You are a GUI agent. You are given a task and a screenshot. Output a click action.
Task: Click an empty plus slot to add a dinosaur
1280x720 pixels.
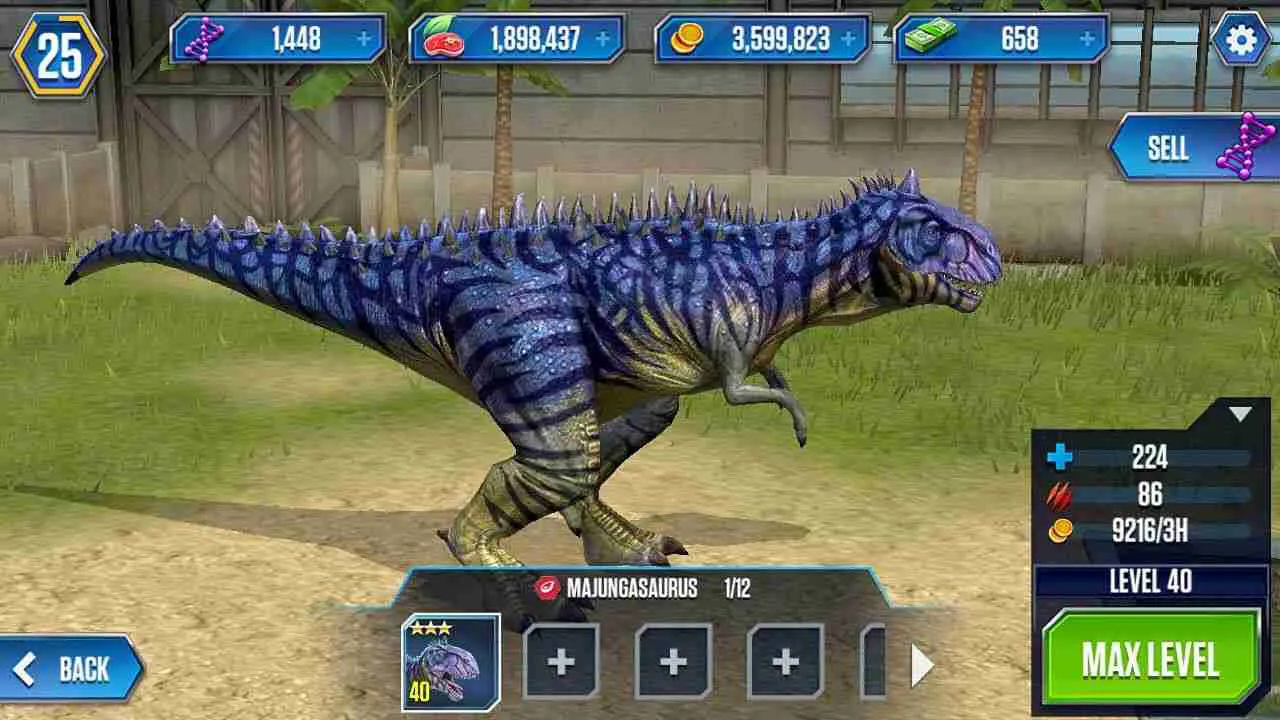(560, 660)
